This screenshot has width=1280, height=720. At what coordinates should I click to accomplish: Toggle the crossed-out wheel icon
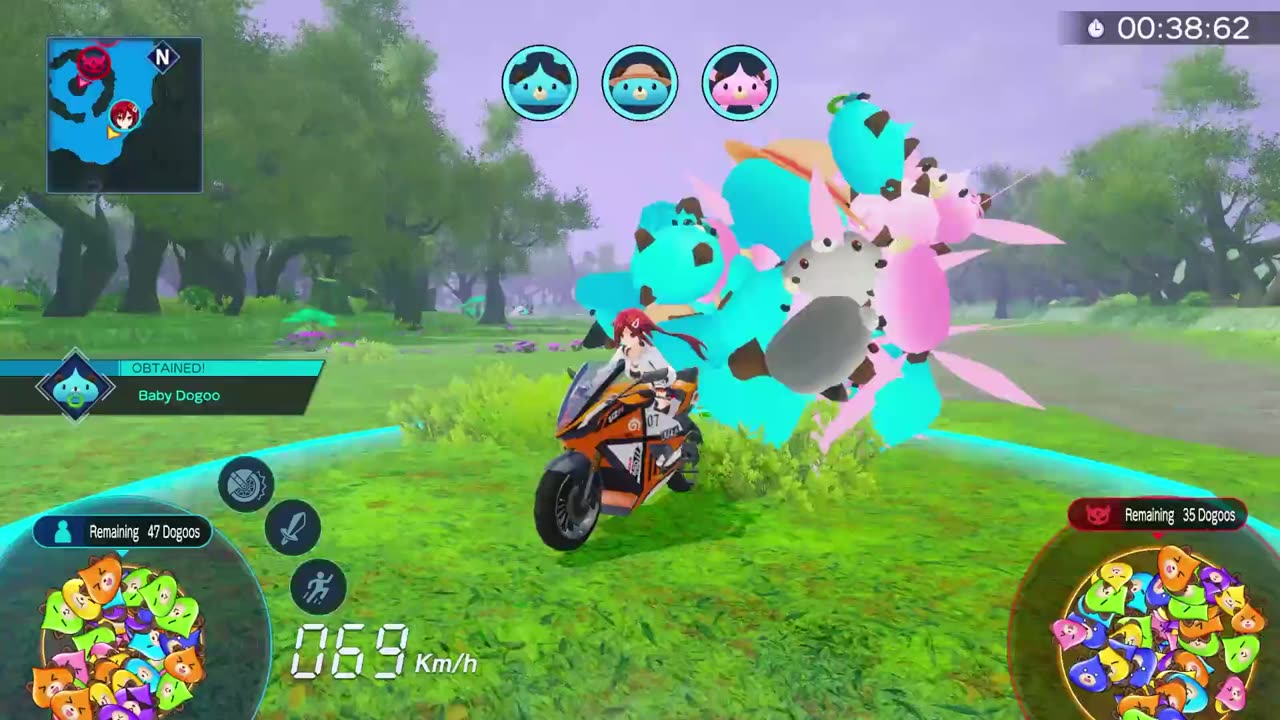tap(246, 485)
